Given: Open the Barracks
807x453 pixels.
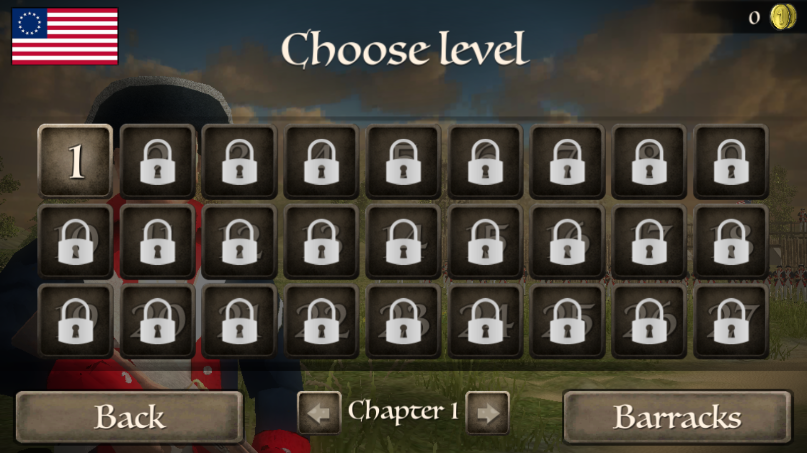Looking at the screenshot, I should (x=677, y=416).
